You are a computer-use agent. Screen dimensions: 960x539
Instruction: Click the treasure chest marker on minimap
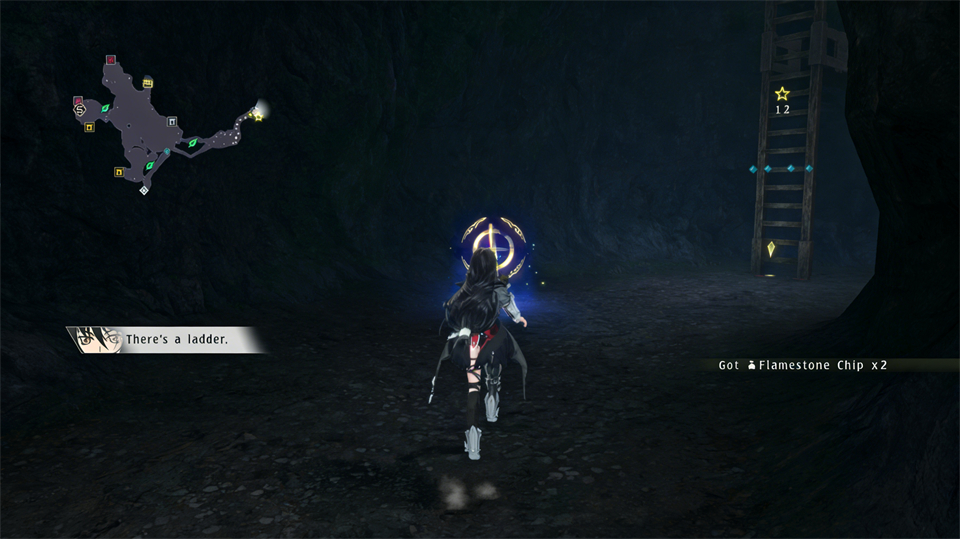pyautogui.click(x=148, y=82)
